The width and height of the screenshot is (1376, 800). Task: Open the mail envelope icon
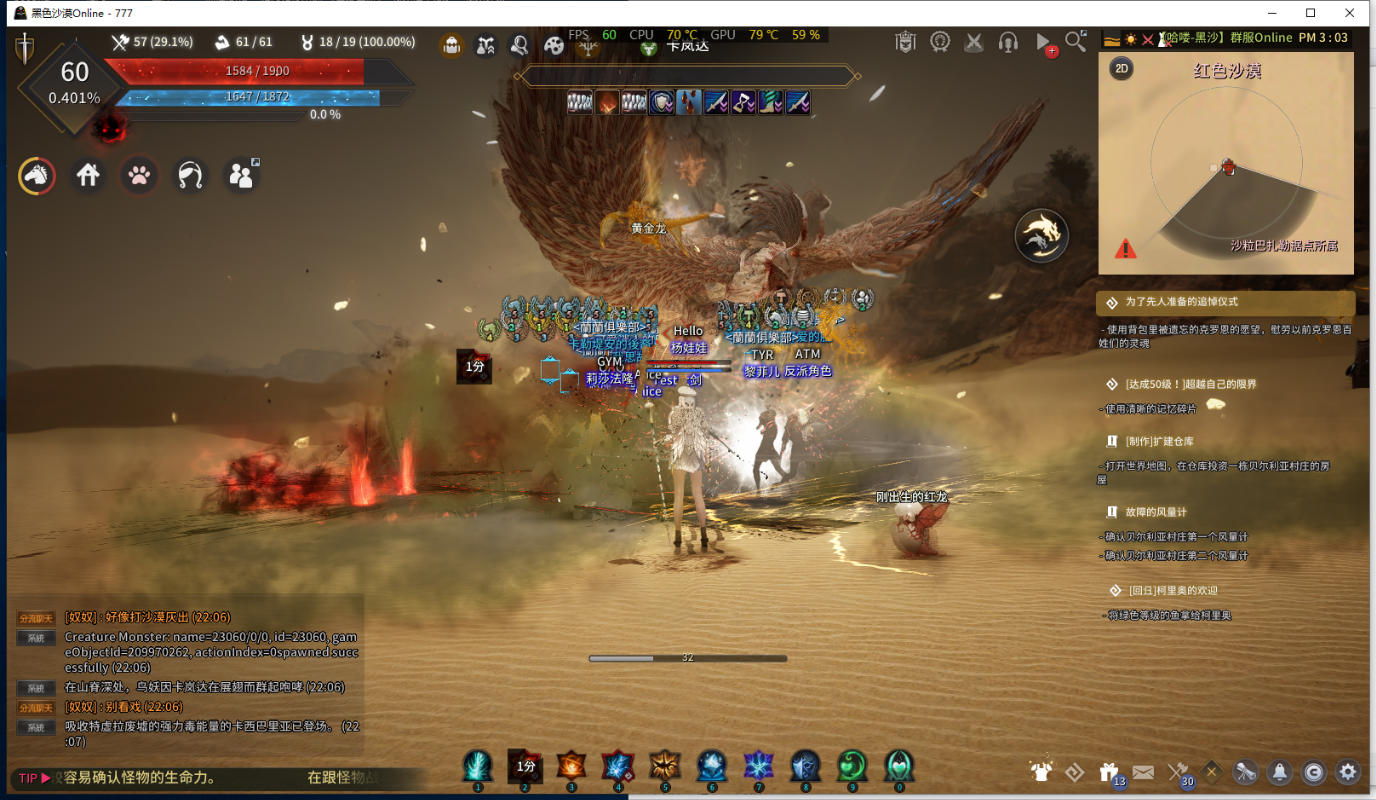pos(1143,772)
